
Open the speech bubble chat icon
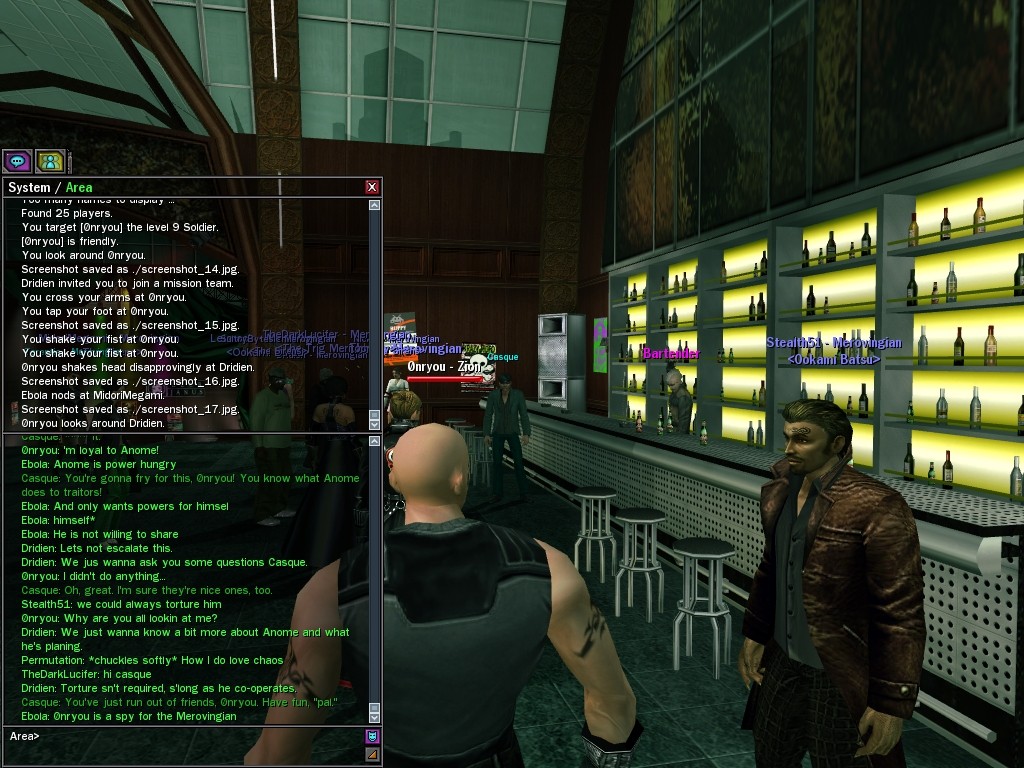tap(17, 160)
